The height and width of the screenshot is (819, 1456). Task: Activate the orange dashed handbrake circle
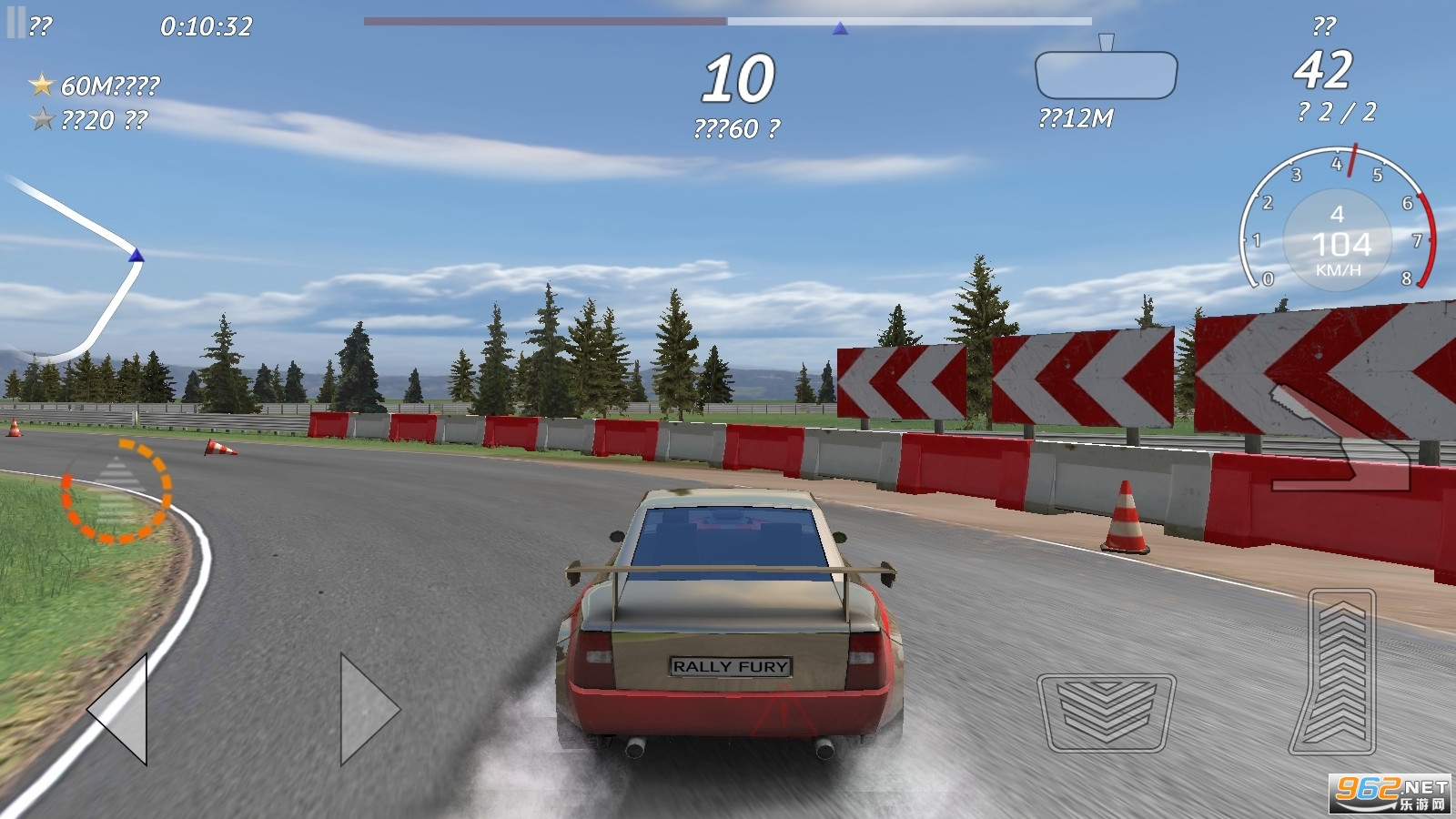[116, 491]
